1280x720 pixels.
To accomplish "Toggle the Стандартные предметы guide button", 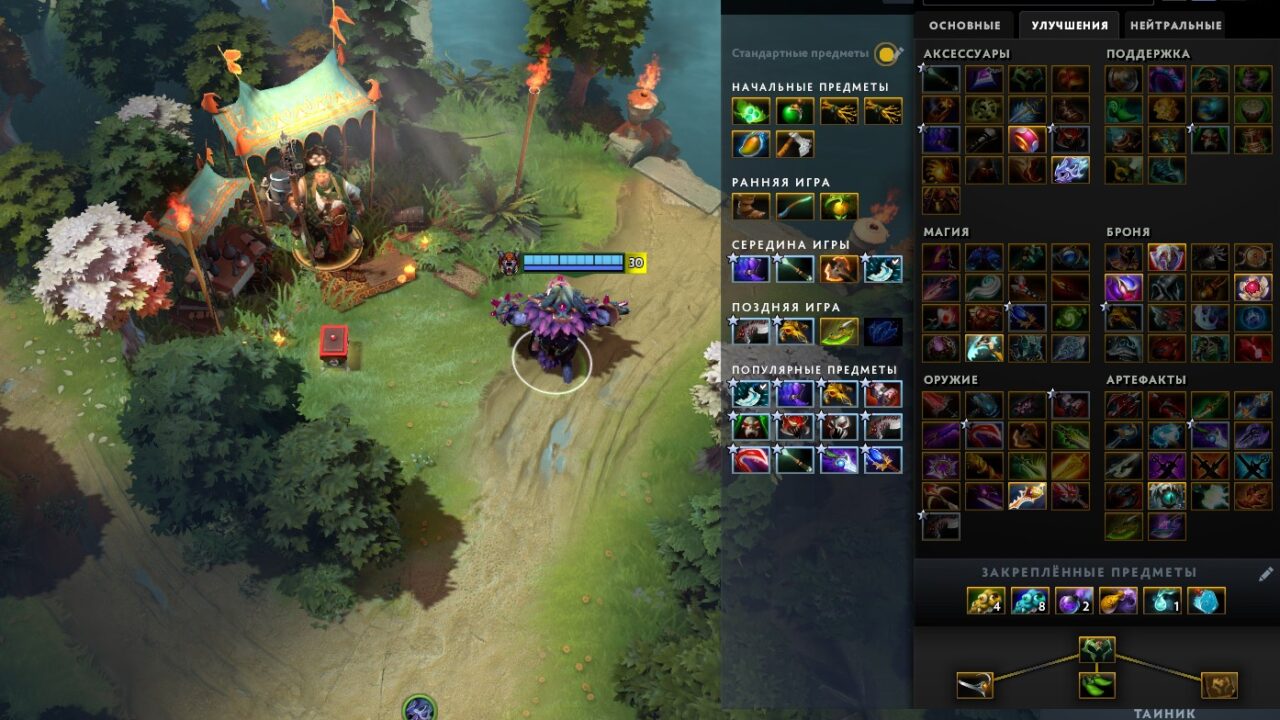I will click(886, 54).
